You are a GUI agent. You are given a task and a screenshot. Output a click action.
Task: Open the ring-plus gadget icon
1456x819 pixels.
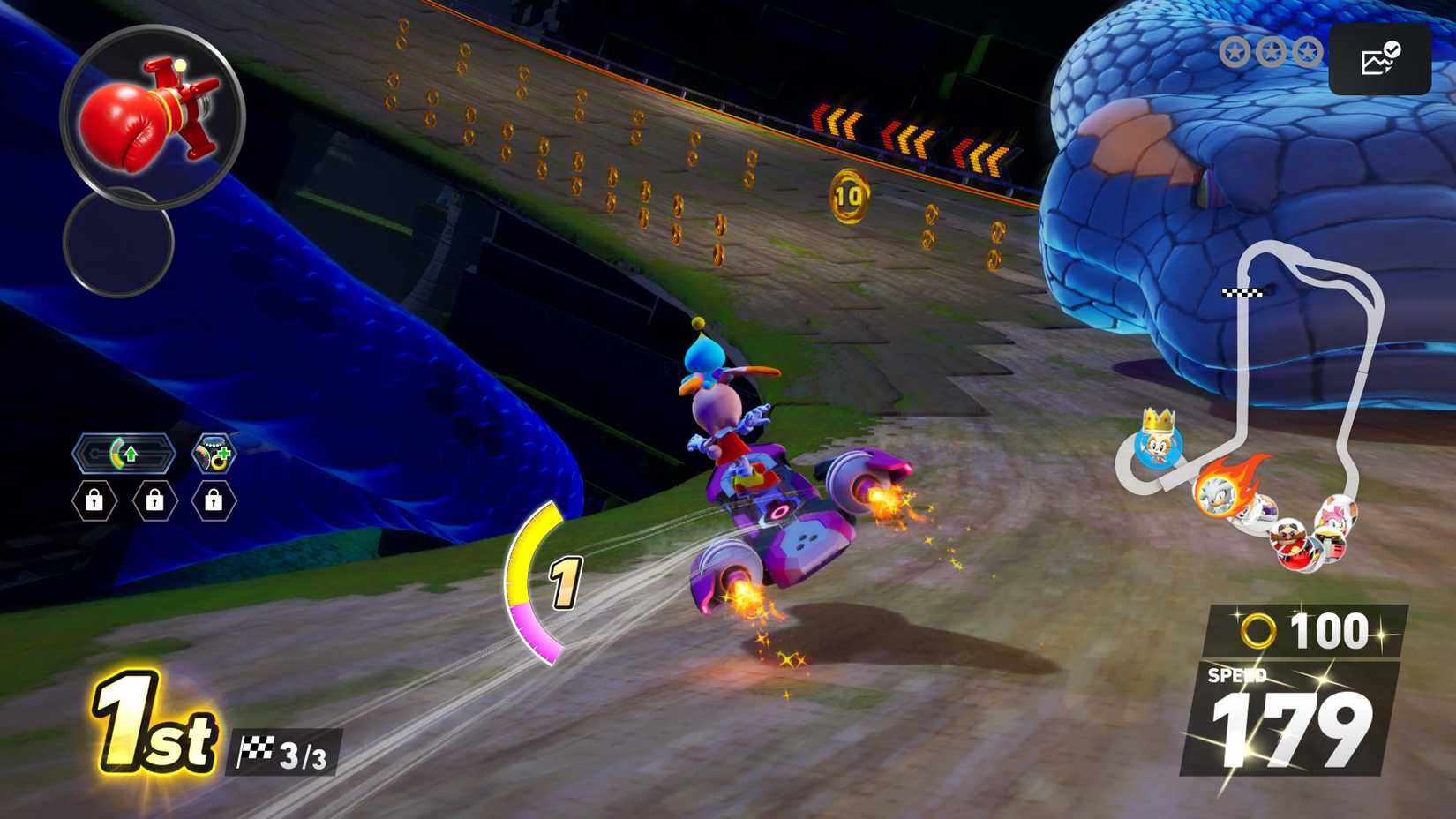click(212, 453)
